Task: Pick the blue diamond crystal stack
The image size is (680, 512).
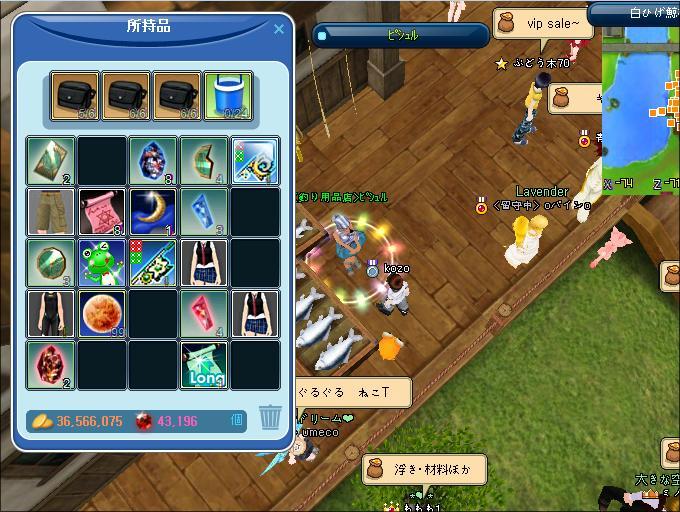Action: (204, 212)
